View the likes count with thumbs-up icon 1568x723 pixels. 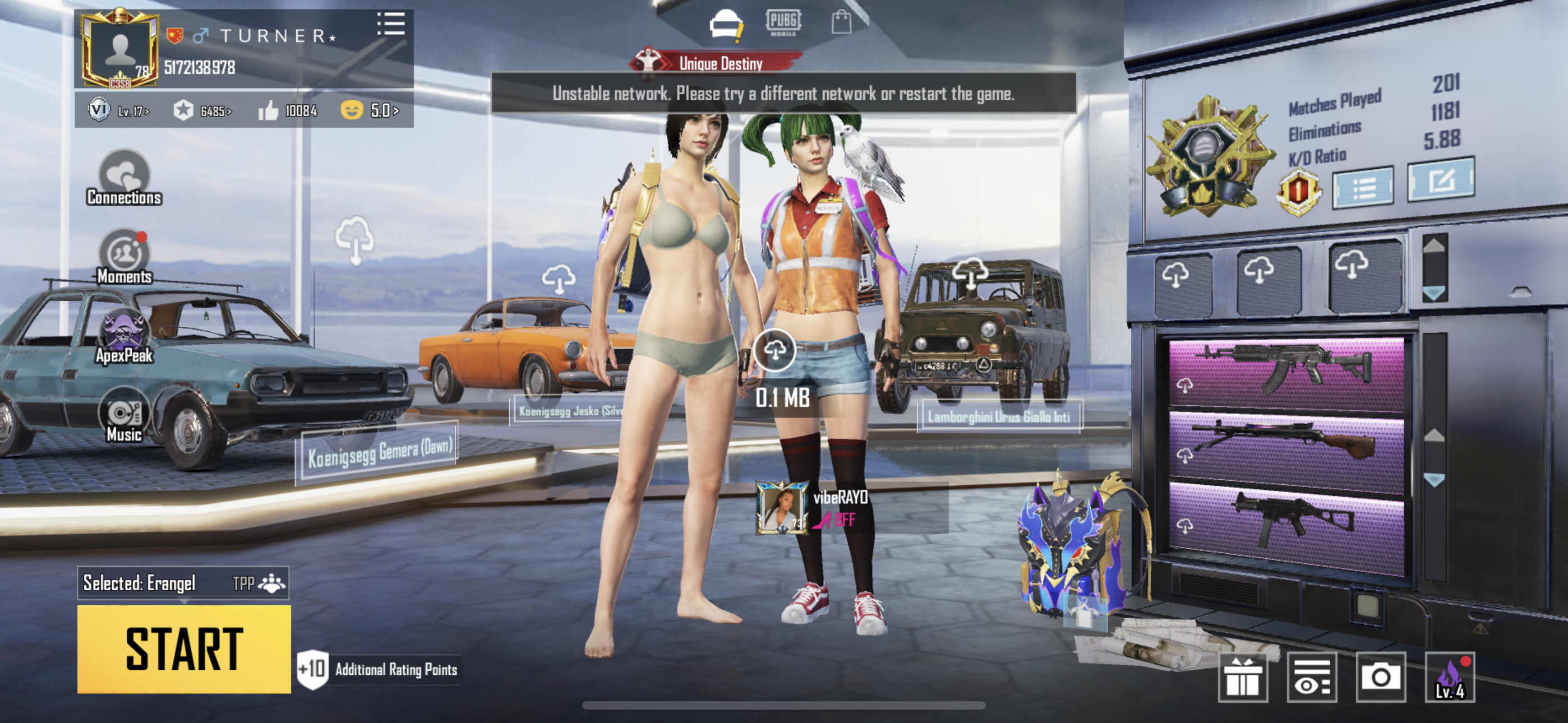(x=287, y=111)
